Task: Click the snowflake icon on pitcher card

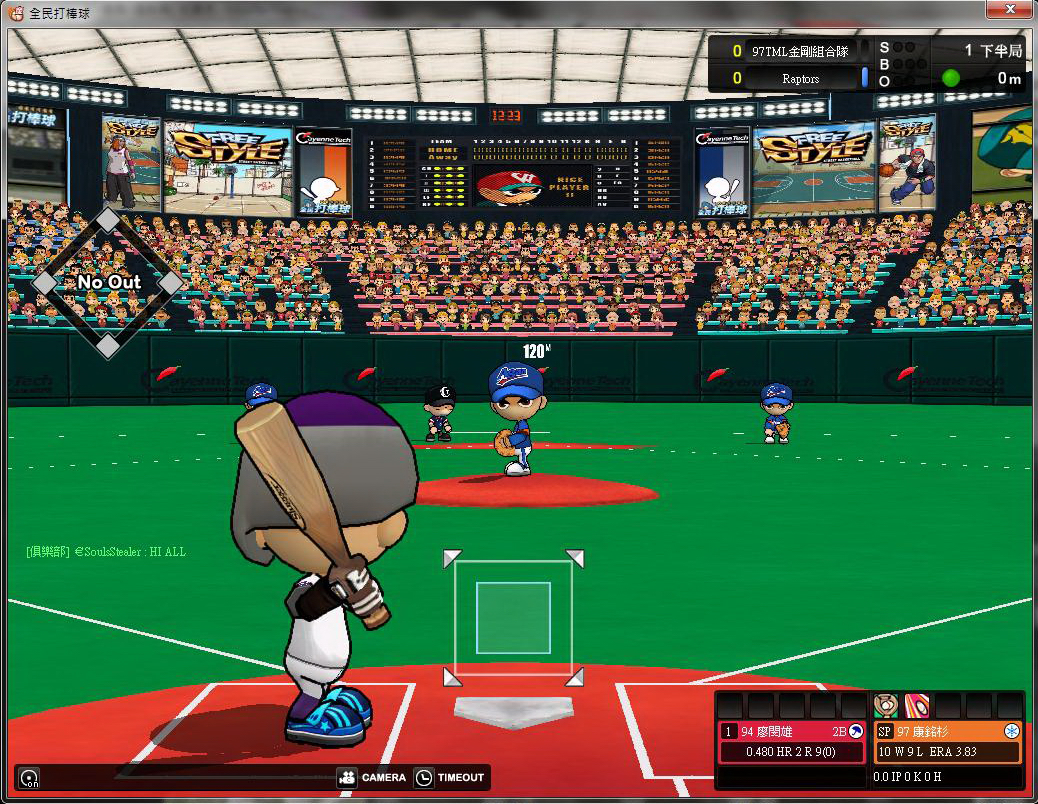Action: [x=1011, y=731]
